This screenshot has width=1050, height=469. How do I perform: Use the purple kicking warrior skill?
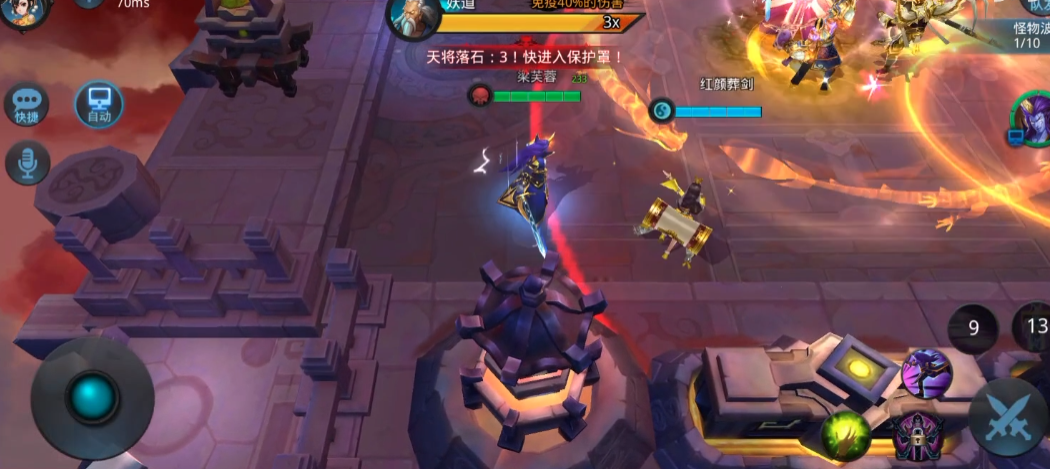(x=926, y=374)
